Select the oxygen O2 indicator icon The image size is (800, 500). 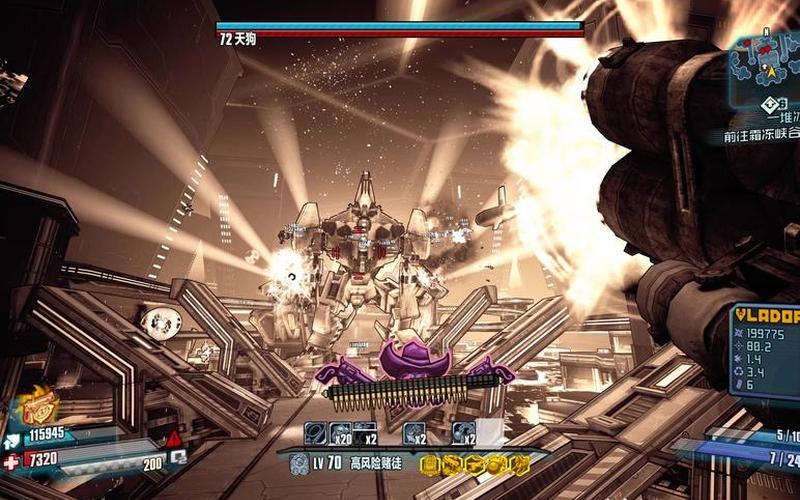pos(178,457)
